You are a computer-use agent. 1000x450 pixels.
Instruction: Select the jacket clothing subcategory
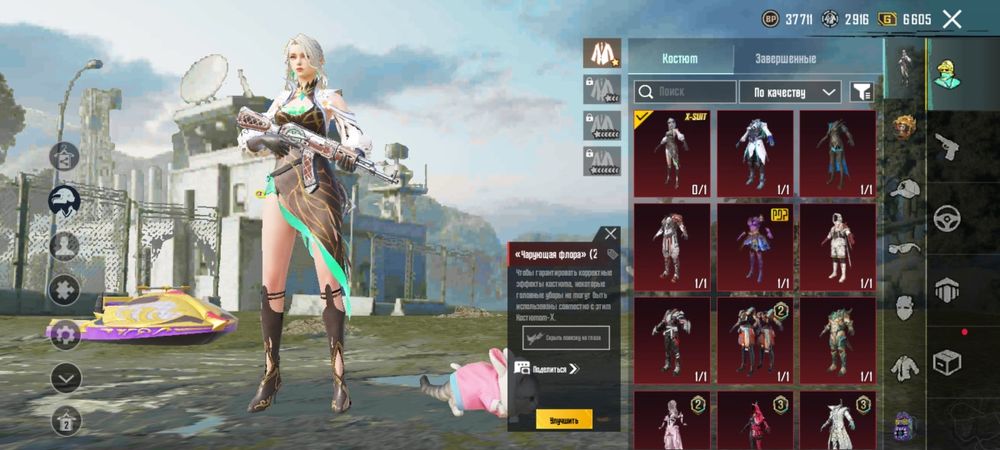pos(905,367)
